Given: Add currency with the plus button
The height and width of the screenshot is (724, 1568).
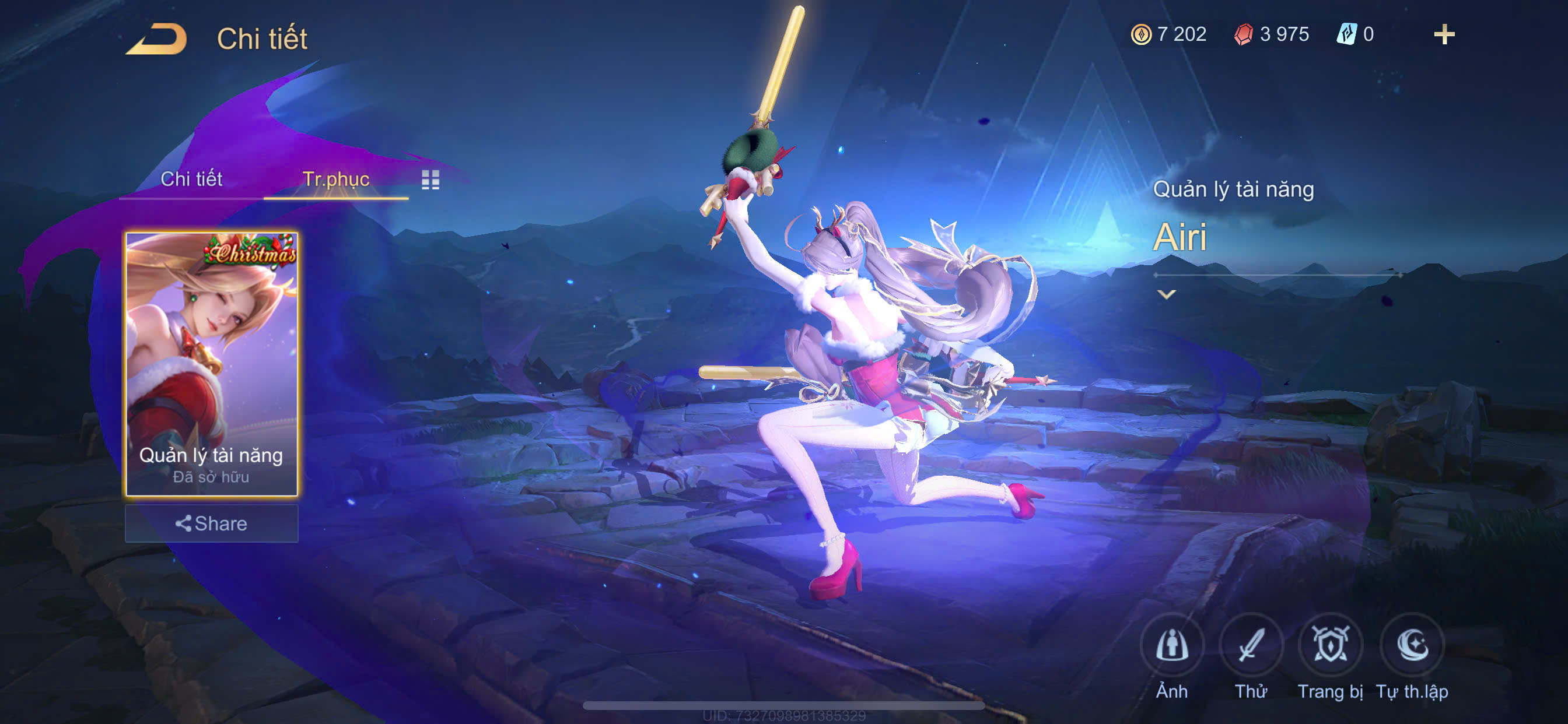Looking at the screenshot, I should [x=1444, y=34].
